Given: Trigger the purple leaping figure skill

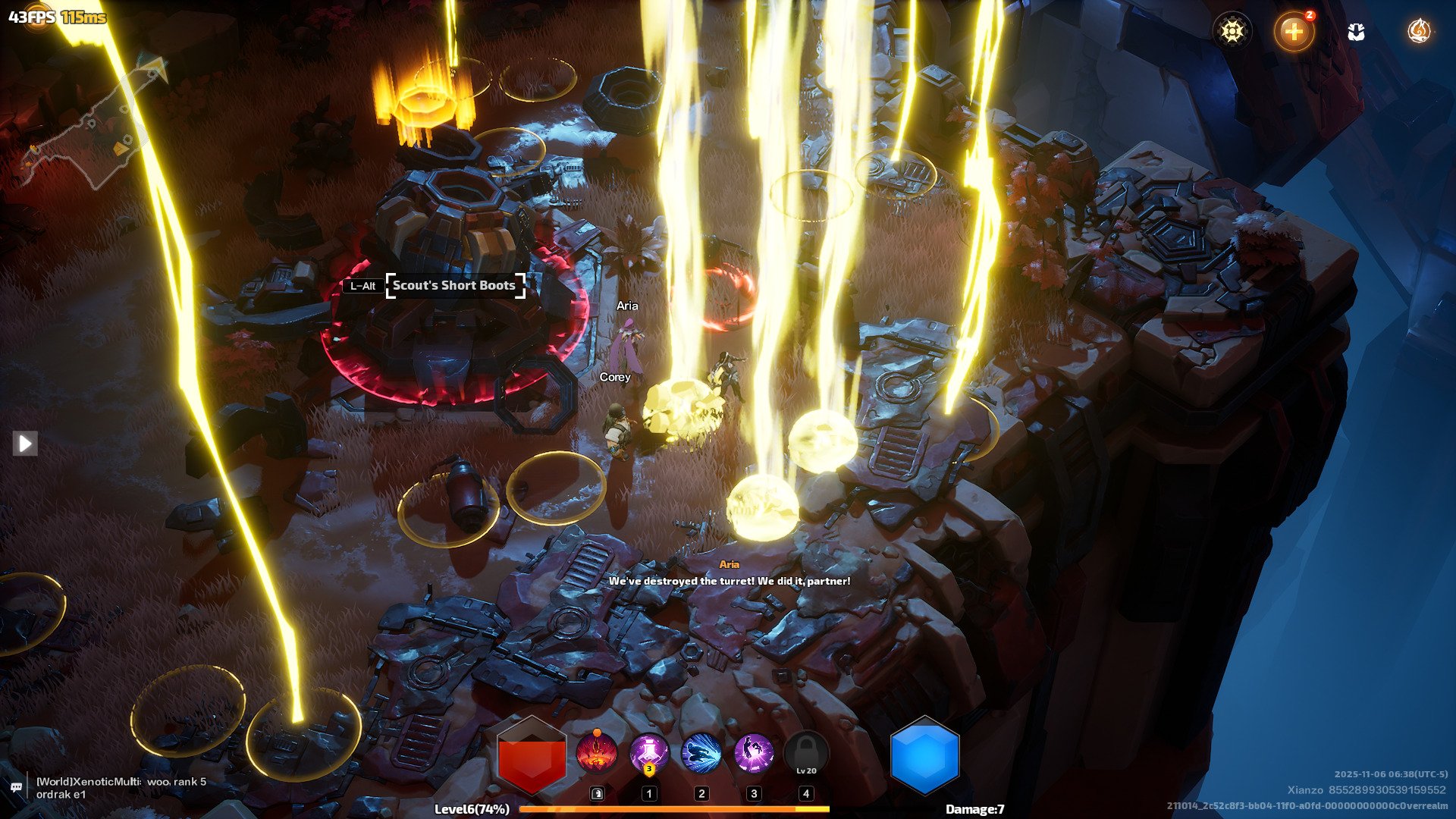Looking at the screenshot, I should tap(754, 755).
